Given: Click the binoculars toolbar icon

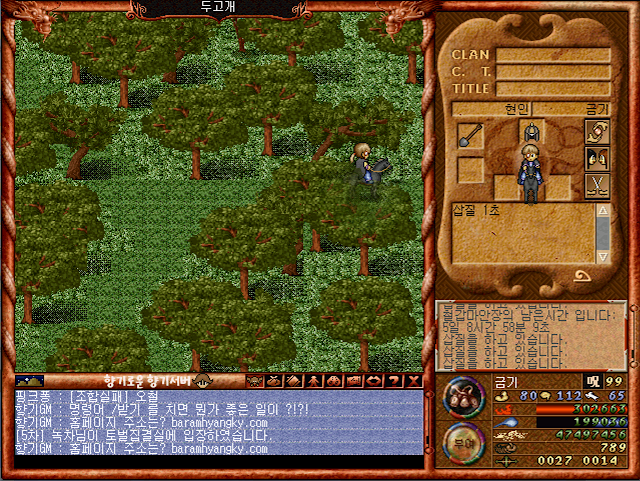Looking at the screenshot, I should (334, 381).
